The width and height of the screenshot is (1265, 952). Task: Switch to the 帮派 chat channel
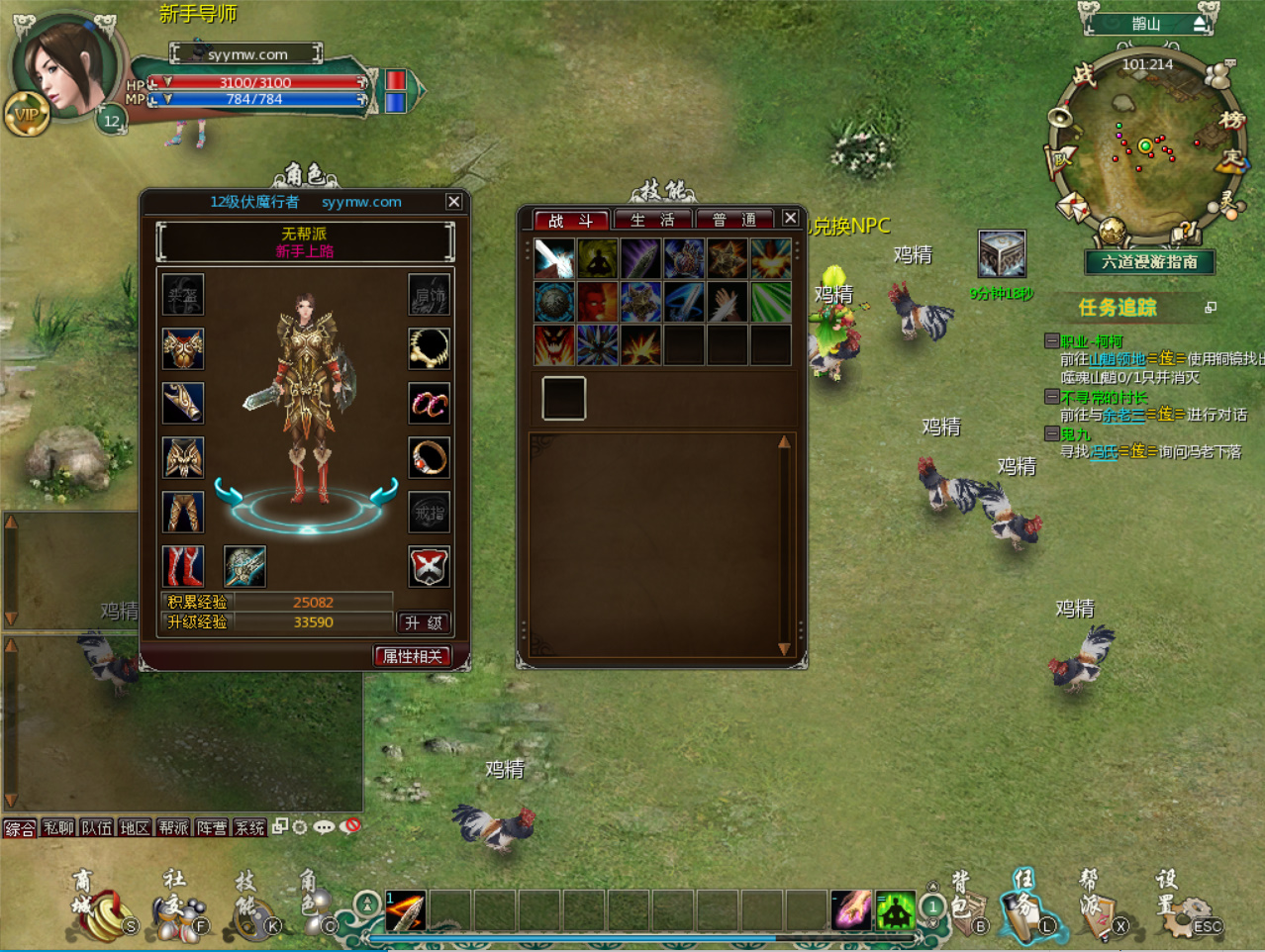click(173, 828)
